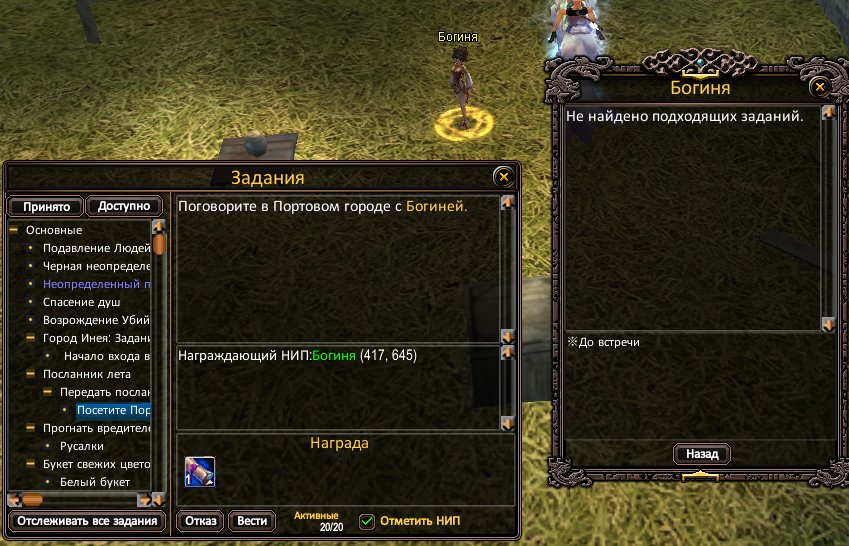Image resolution: width=849 pixels, height=546 pixels.
Task: Switch to the Доступно tab
Action: [124, 206]
